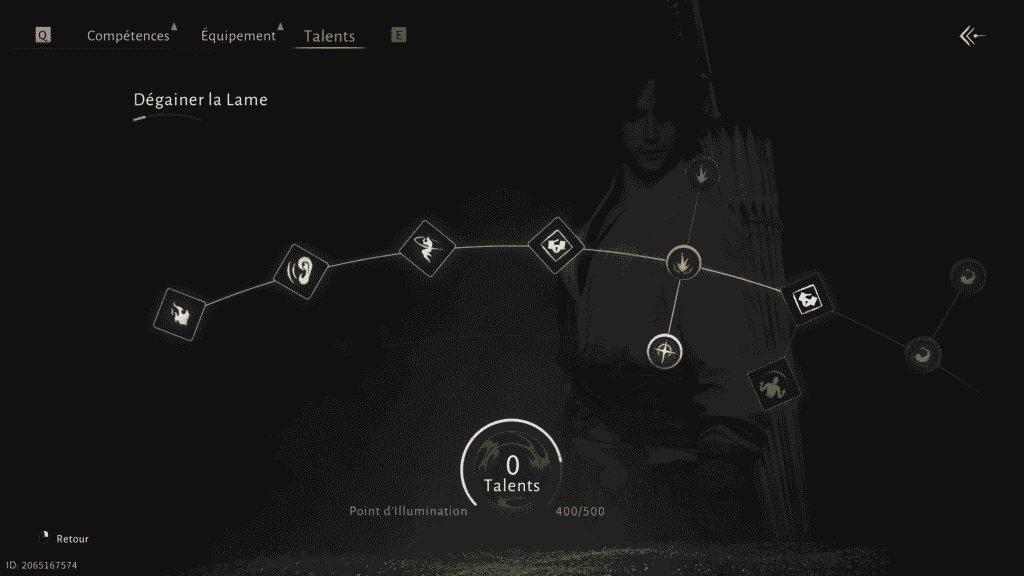Select the flame diamond talent node

182,314
